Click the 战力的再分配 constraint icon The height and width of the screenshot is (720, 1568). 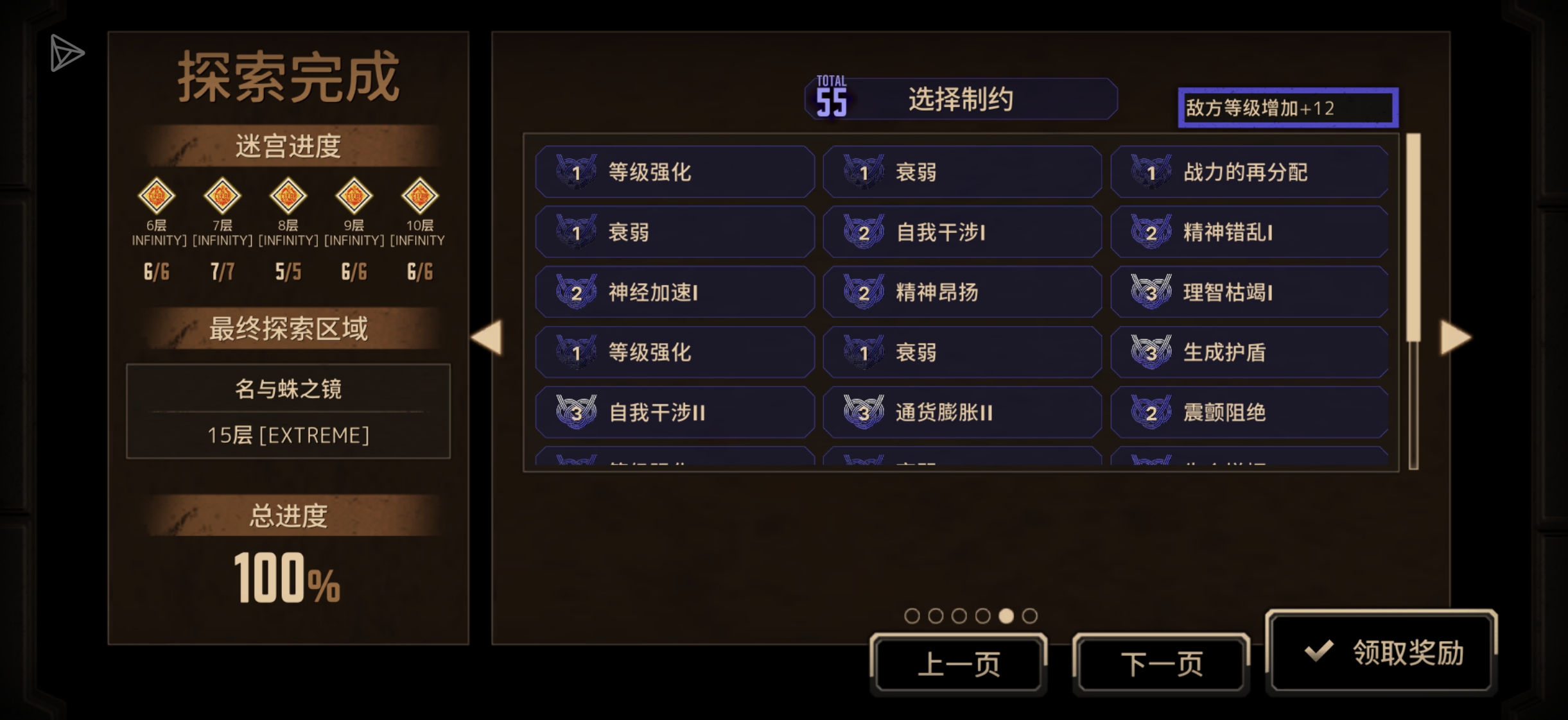tap(1153, 171)
